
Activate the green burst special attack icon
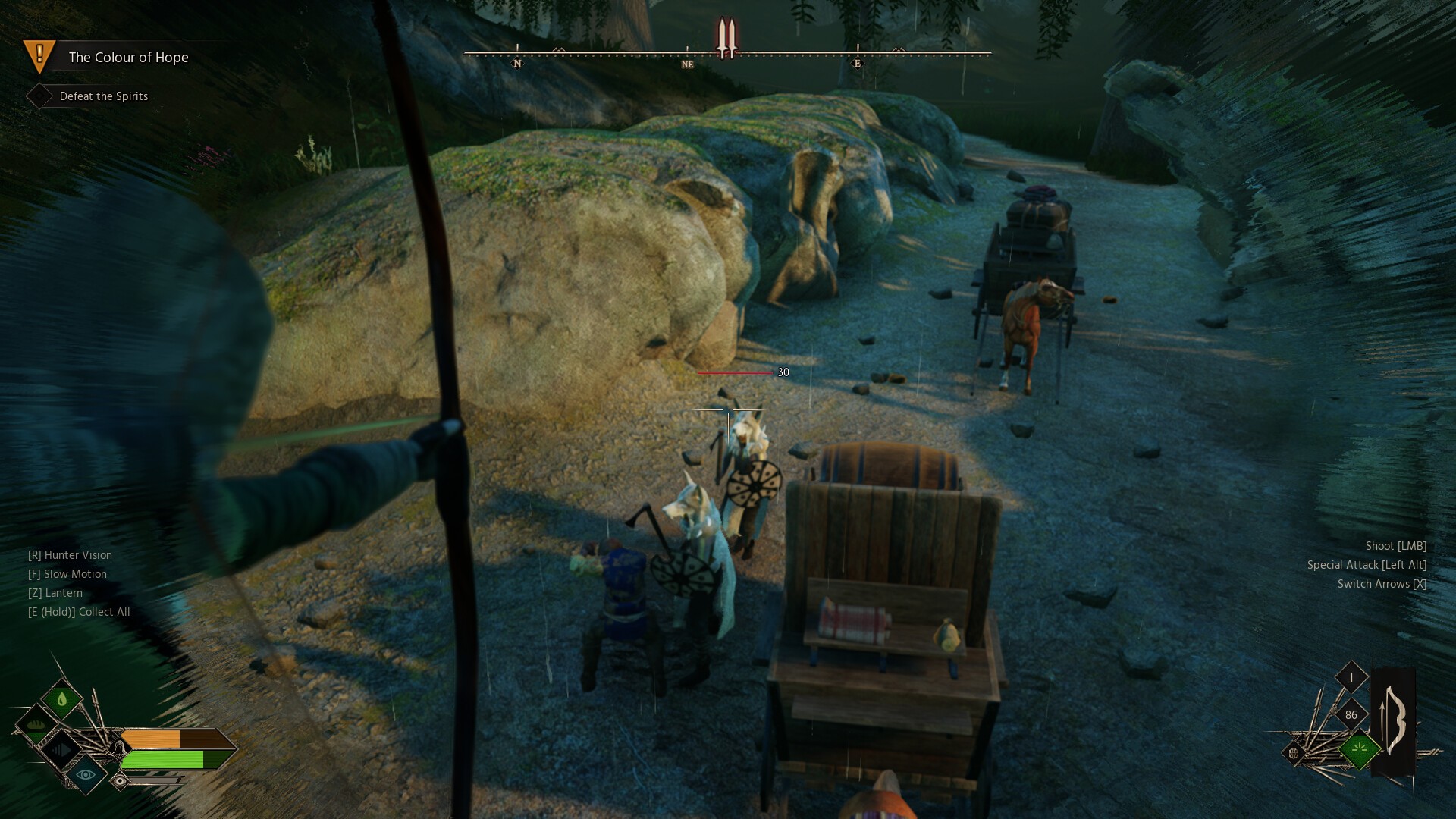click(1359, 750)
